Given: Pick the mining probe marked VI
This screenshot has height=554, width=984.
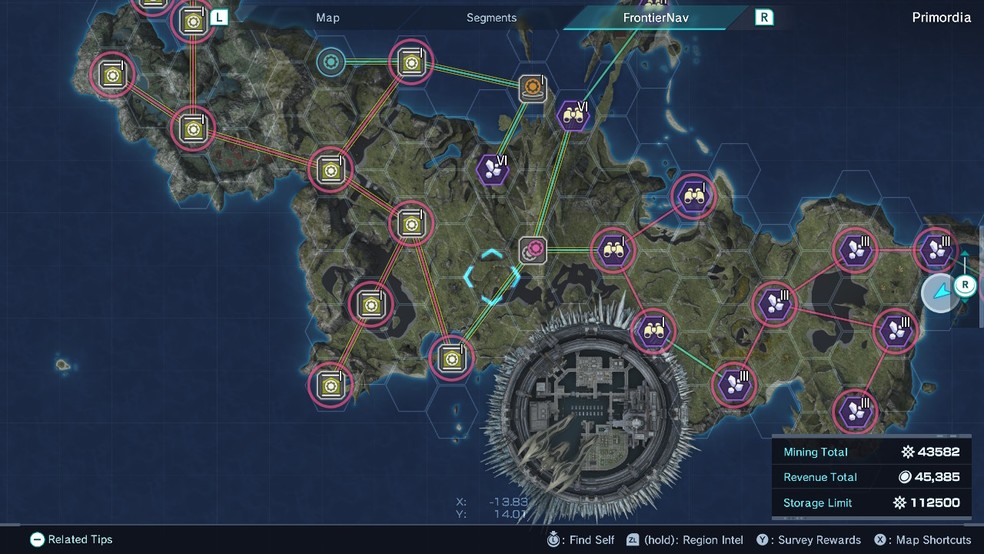Looking at the screenshot, I should [492, 170].
